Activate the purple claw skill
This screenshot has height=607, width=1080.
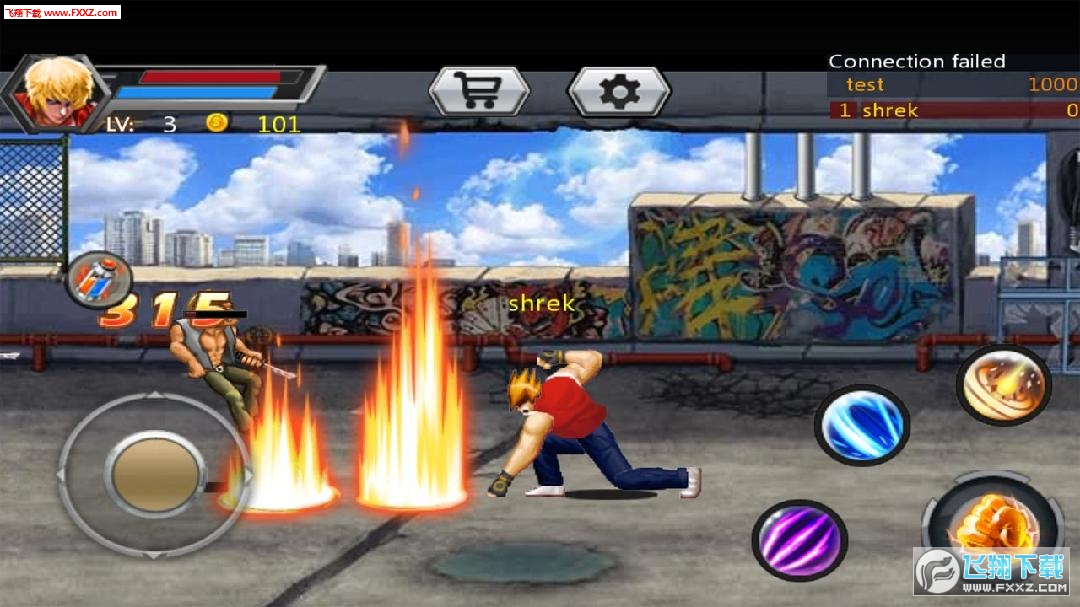click(799, 540)
